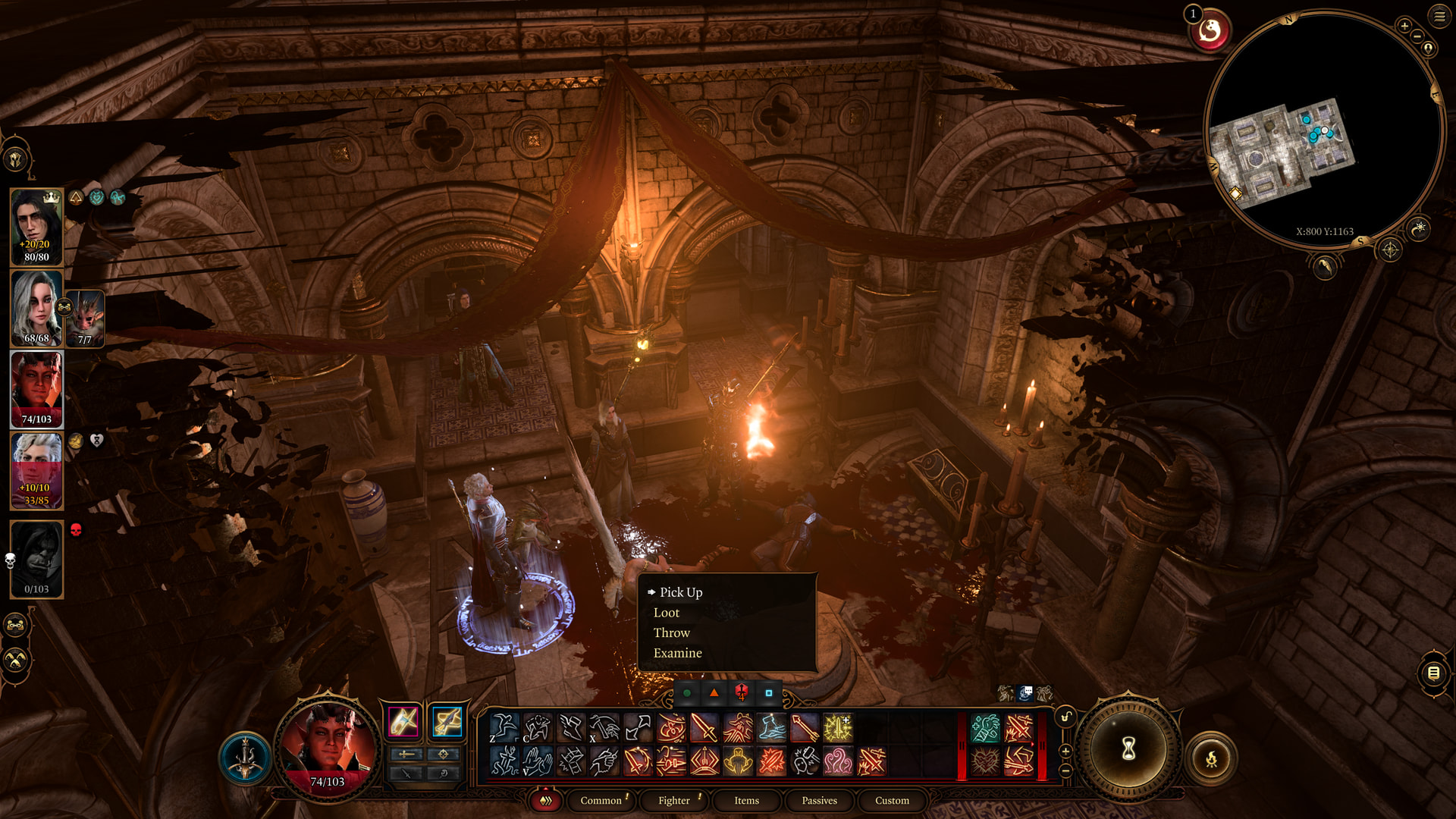Select the Loot context menu option
Viewport: 1456px width, 819px height.
666,613
